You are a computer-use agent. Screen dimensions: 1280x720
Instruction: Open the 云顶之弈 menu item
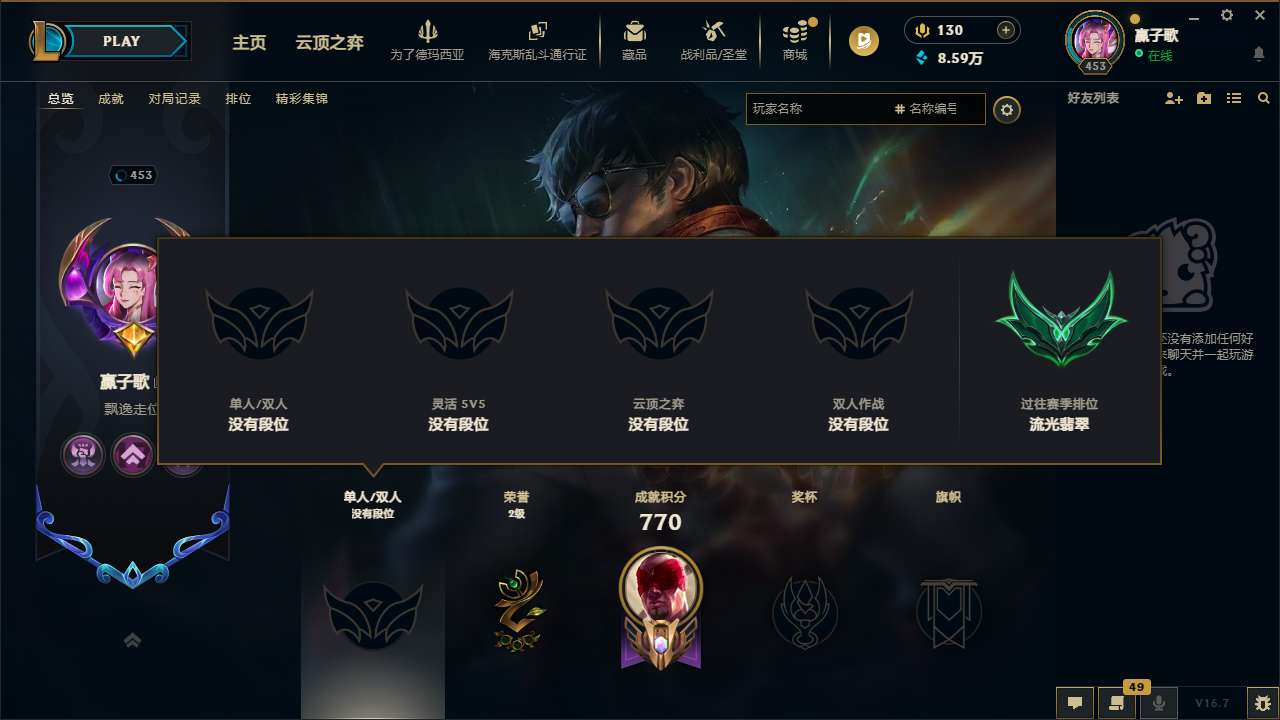tap(328, 43)
